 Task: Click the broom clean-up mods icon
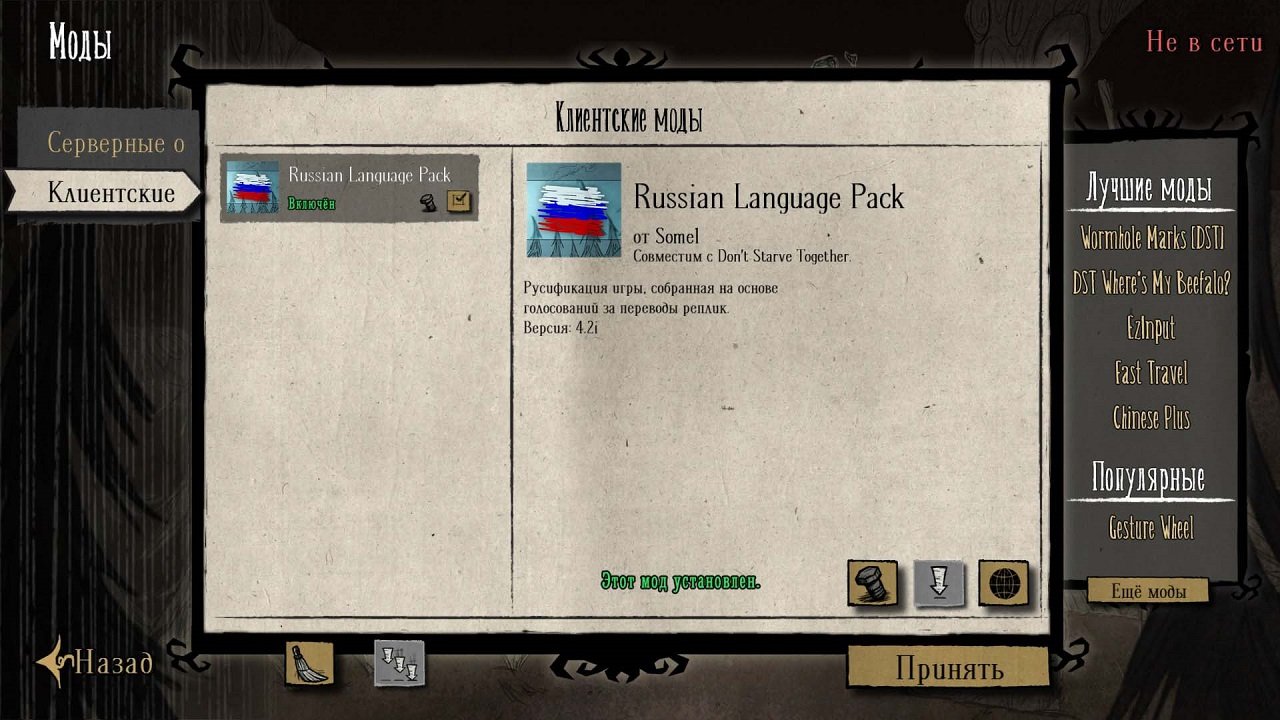(x=309, y=662)
